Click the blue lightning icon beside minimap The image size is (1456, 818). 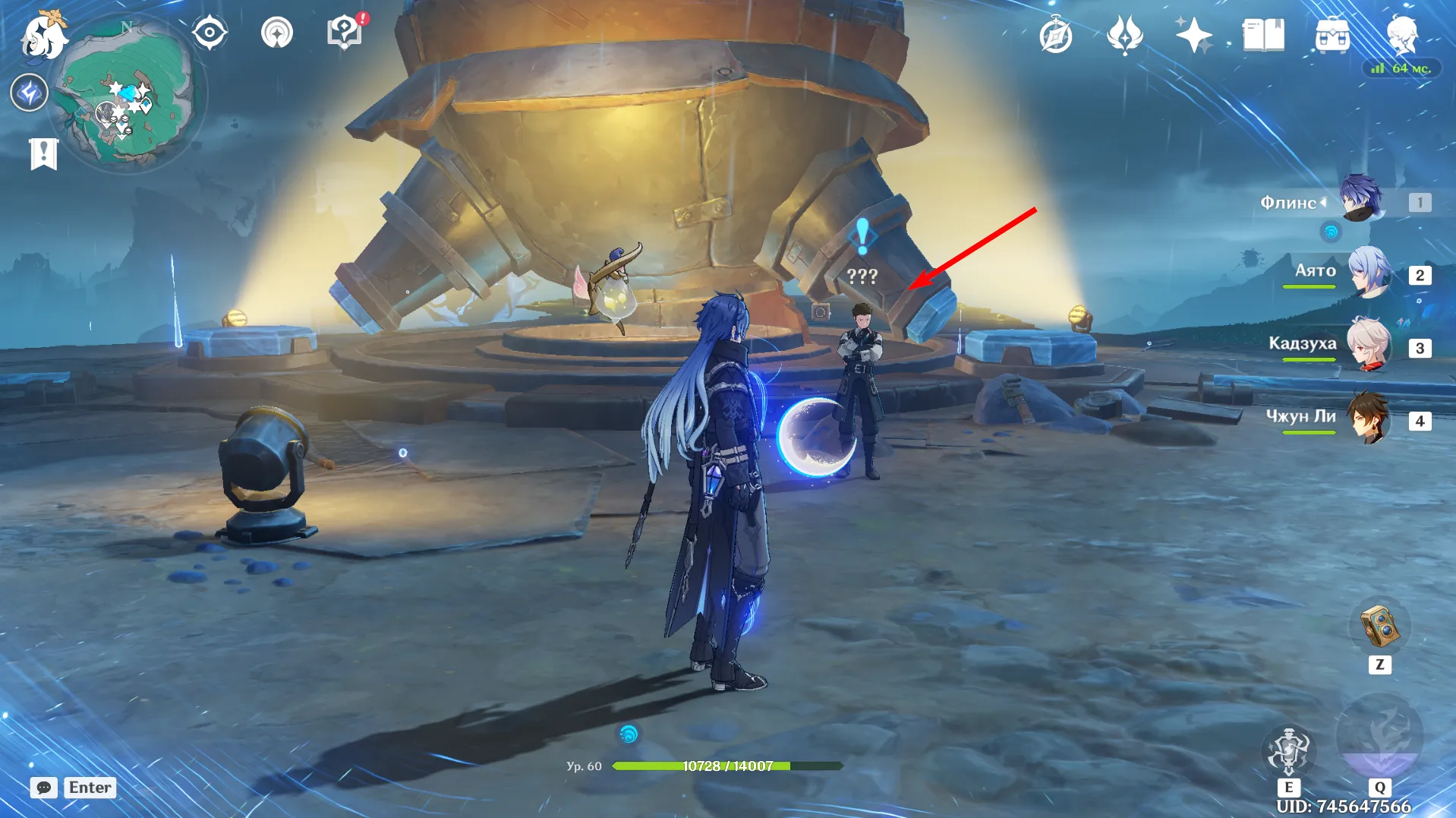[x=30, y=93]
